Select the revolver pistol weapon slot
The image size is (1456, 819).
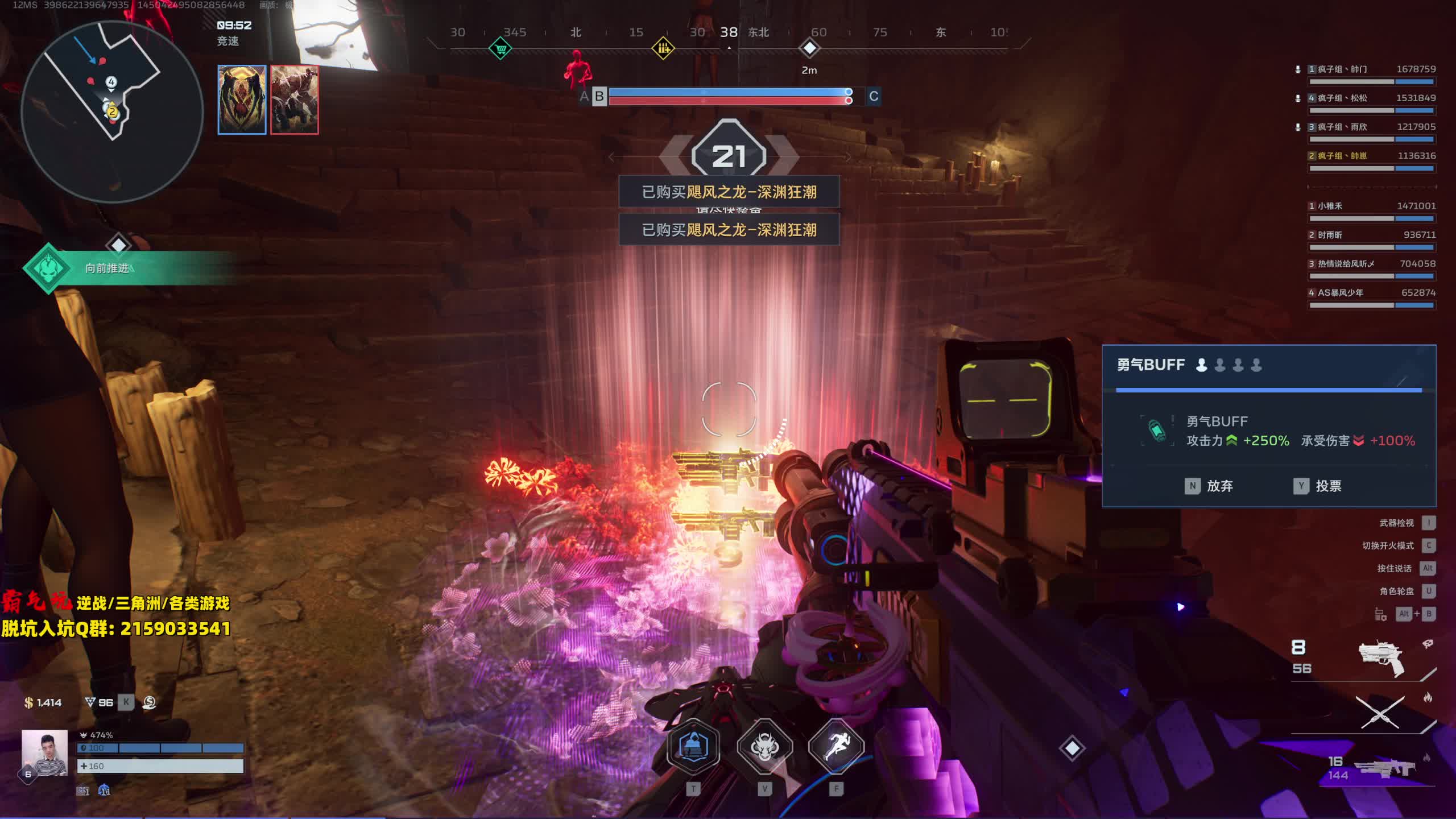click(1382, 659)
